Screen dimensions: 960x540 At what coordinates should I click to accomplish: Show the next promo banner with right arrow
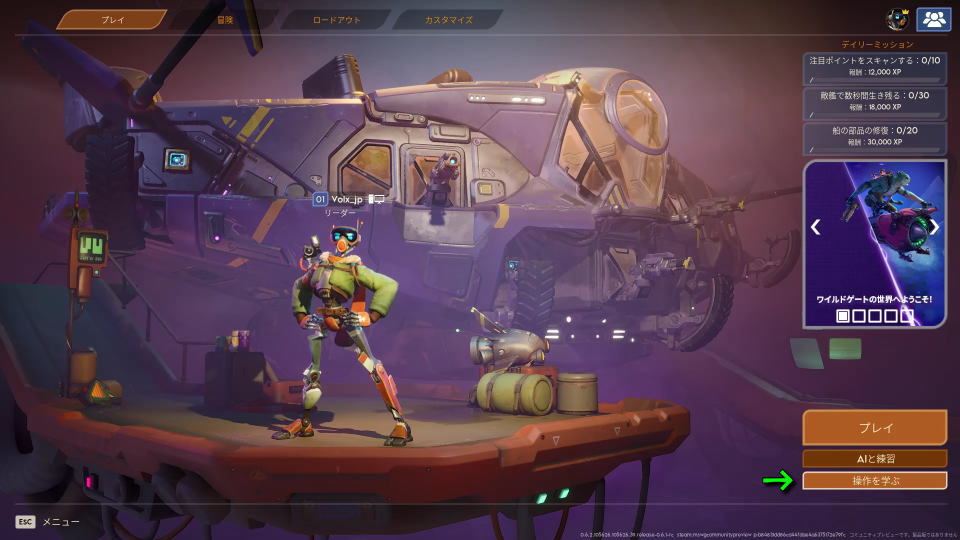coord(934,227)
